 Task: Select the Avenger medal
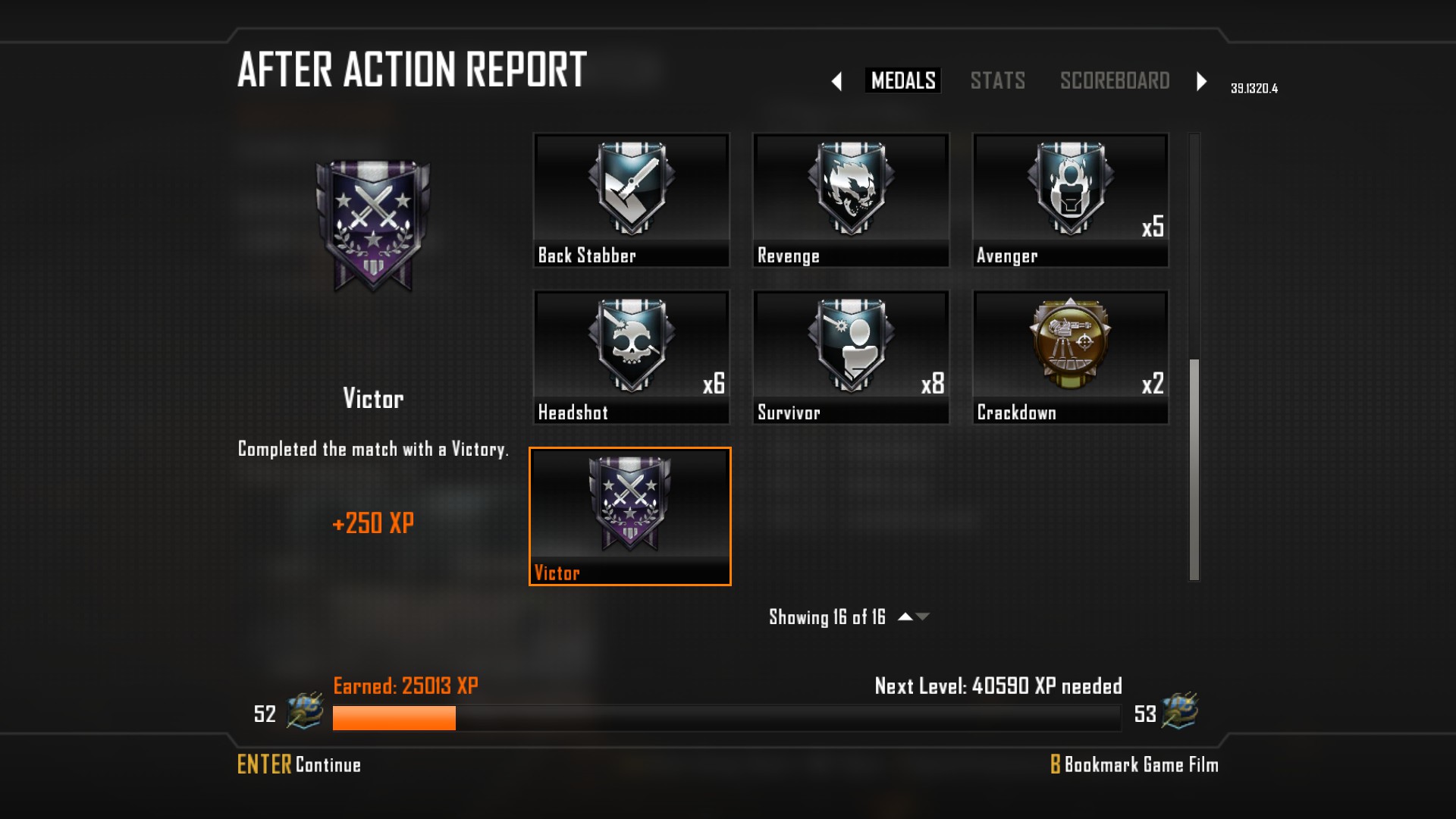point(1070,200)
